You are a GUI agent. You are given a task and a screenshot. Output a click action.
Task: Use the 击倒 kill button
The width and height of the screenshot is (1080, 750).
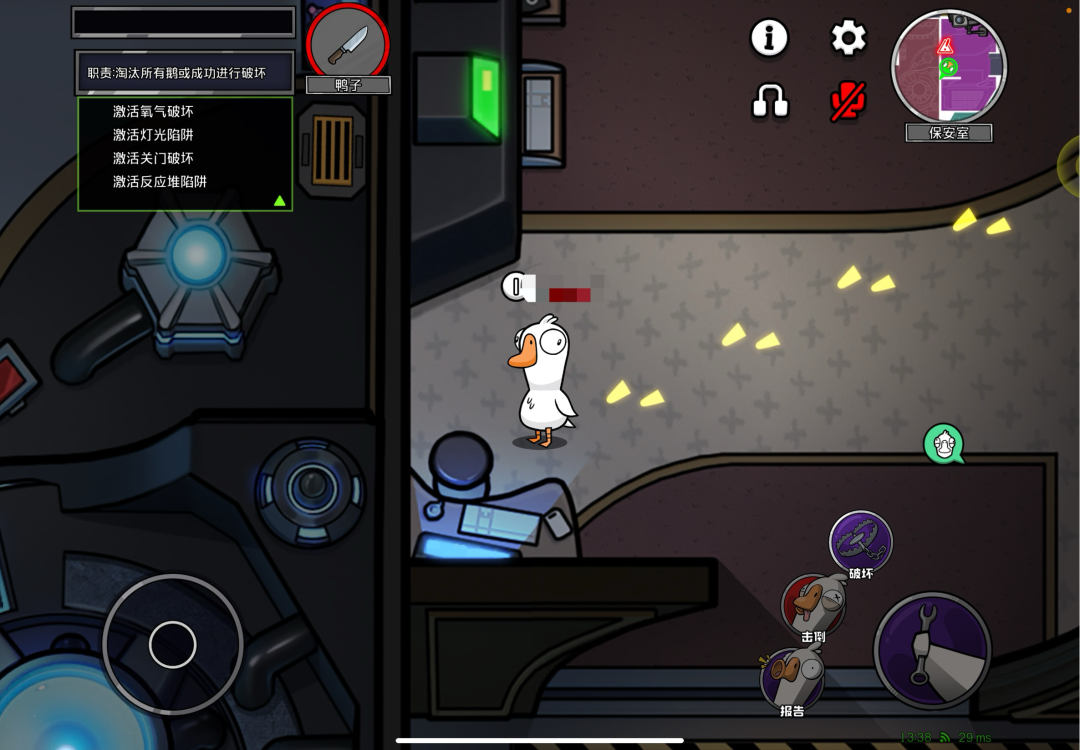pos(812,604)
